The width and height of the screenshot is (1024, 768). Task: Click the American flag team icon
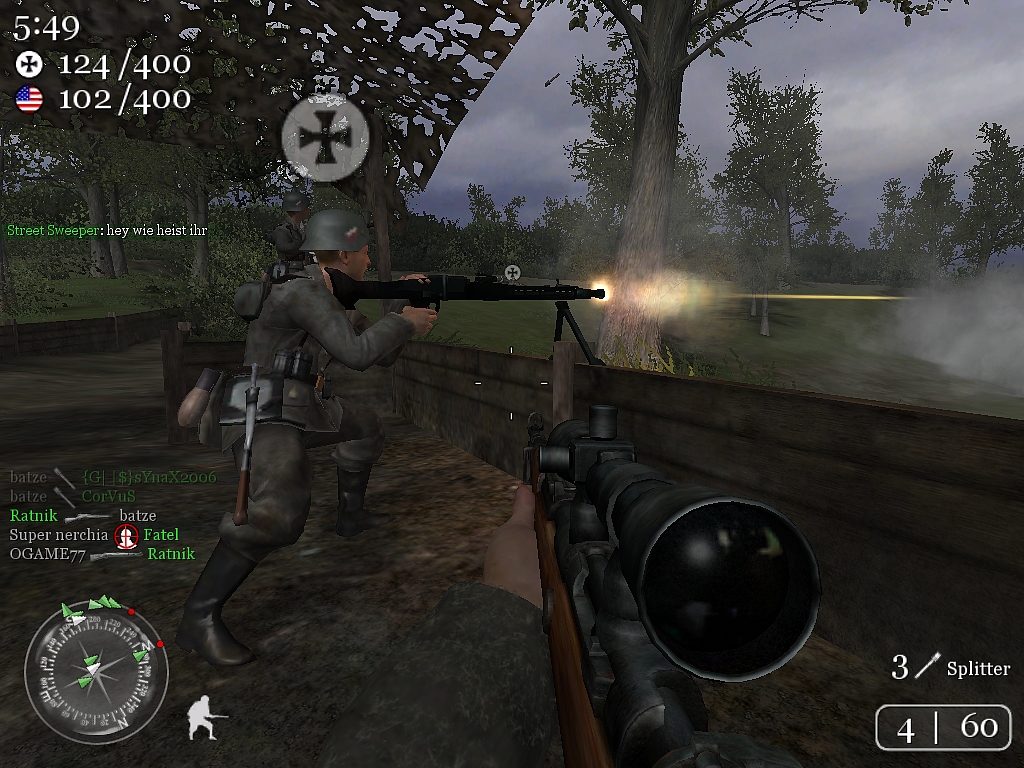point(30,99)
